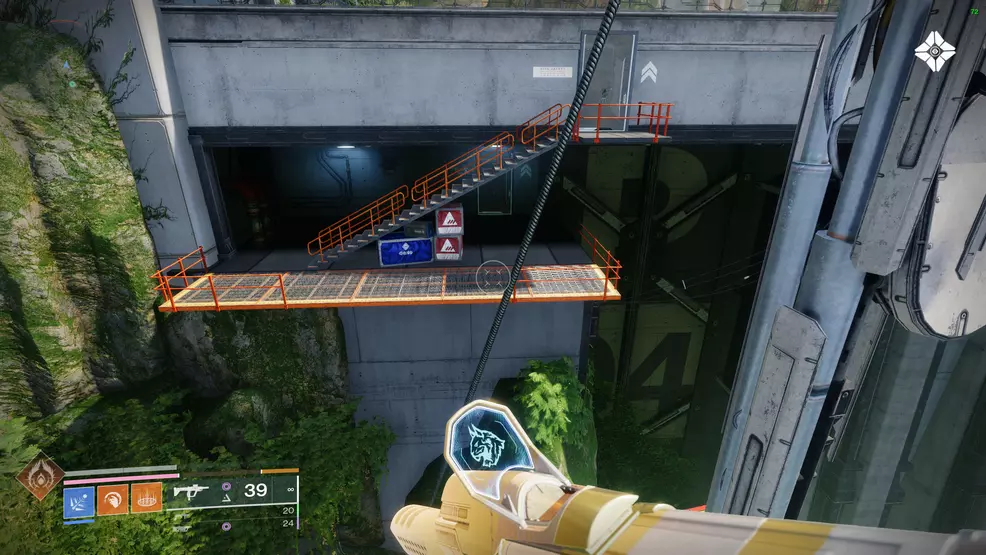Trigger the orange fist melee ability
The width and height of the screenshot is (986, 555).
click(112, 498)
